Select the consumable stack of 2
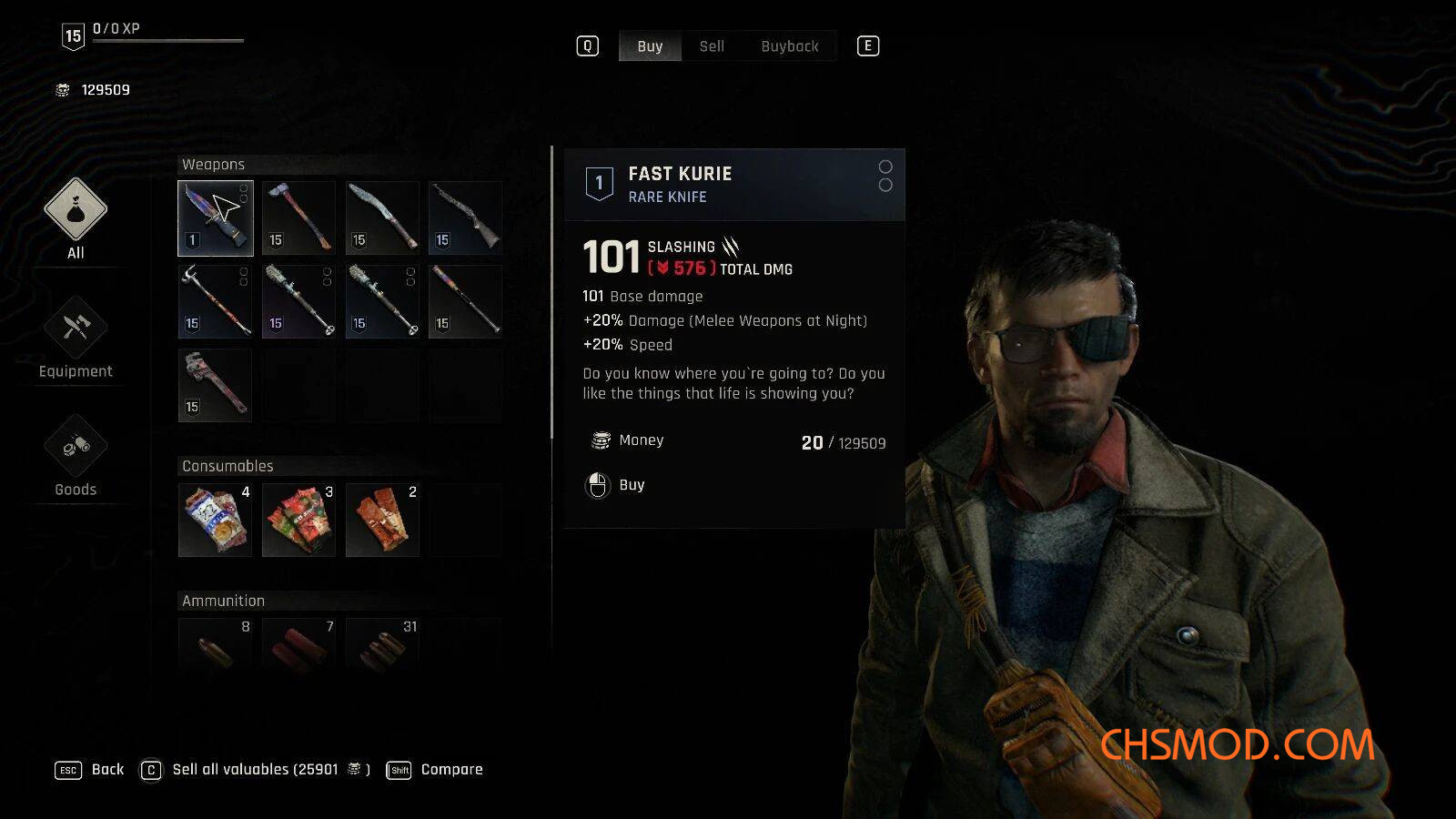 (x=382, y=520)
